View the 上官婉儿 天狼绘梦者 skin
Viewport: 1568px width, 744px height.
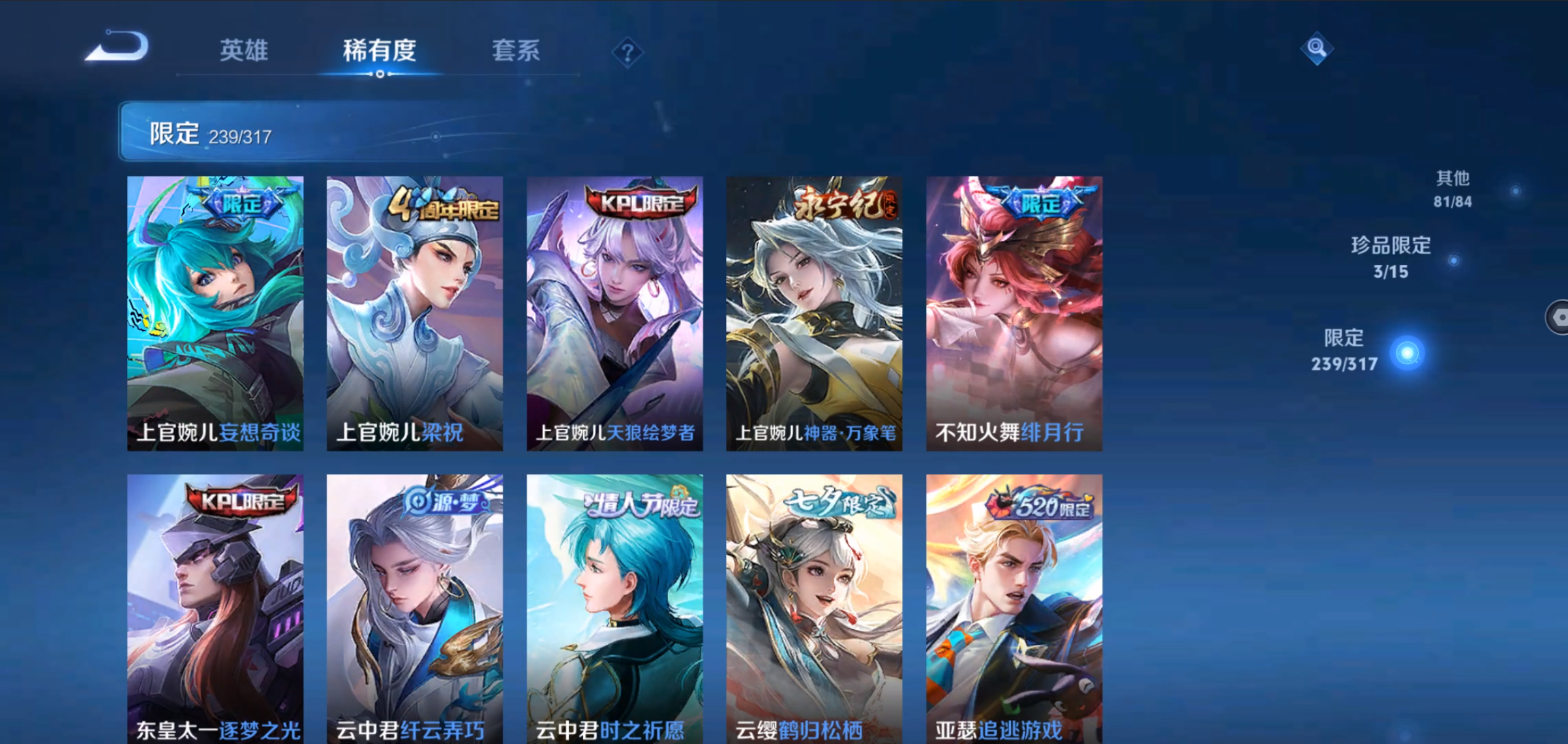point(615,313)
